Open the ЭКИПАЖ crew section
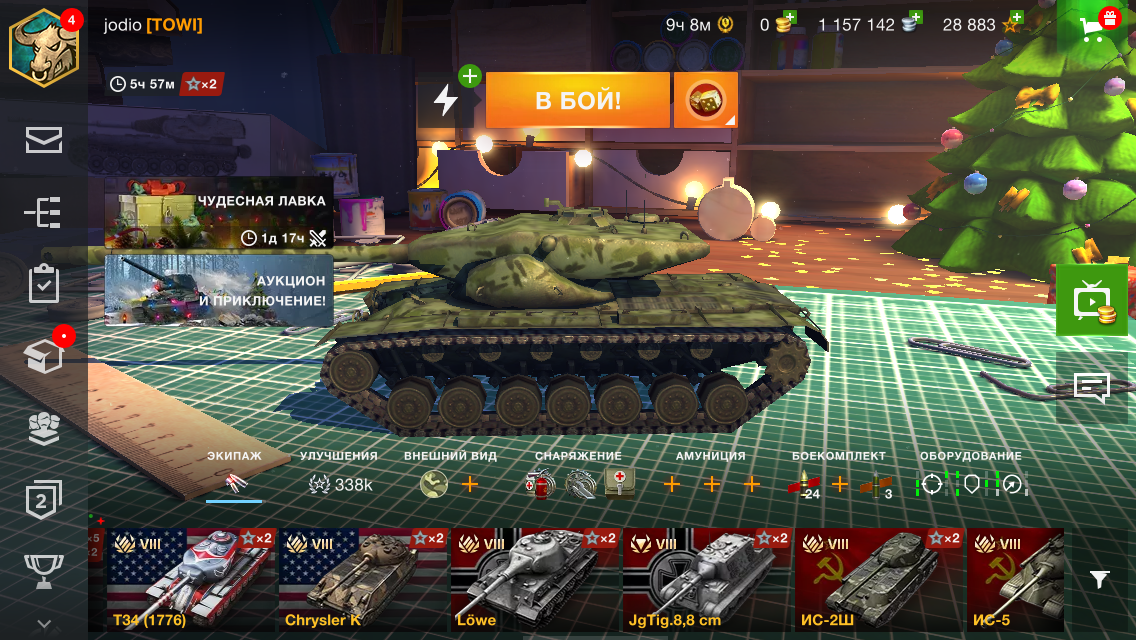1136x640 pixels. point(234,475)
